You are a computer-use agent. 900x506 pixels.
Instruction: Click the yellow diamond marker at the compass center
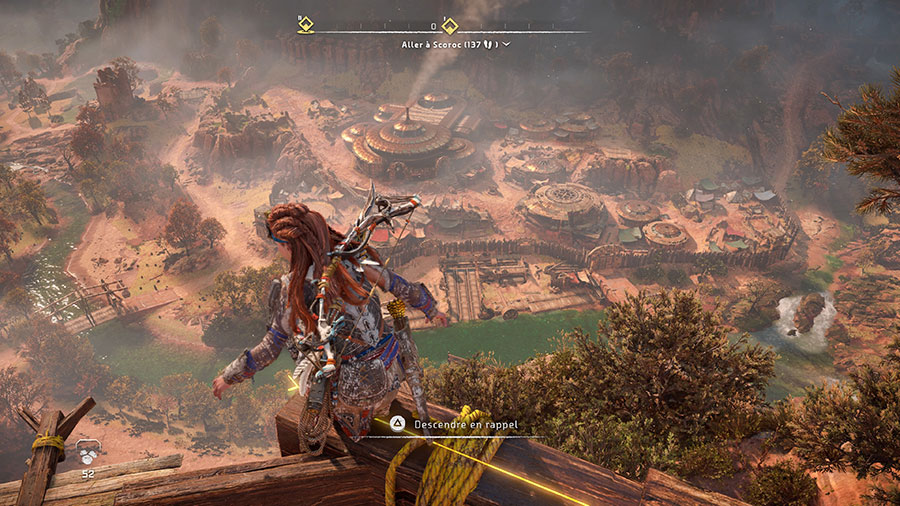[450, 26]
